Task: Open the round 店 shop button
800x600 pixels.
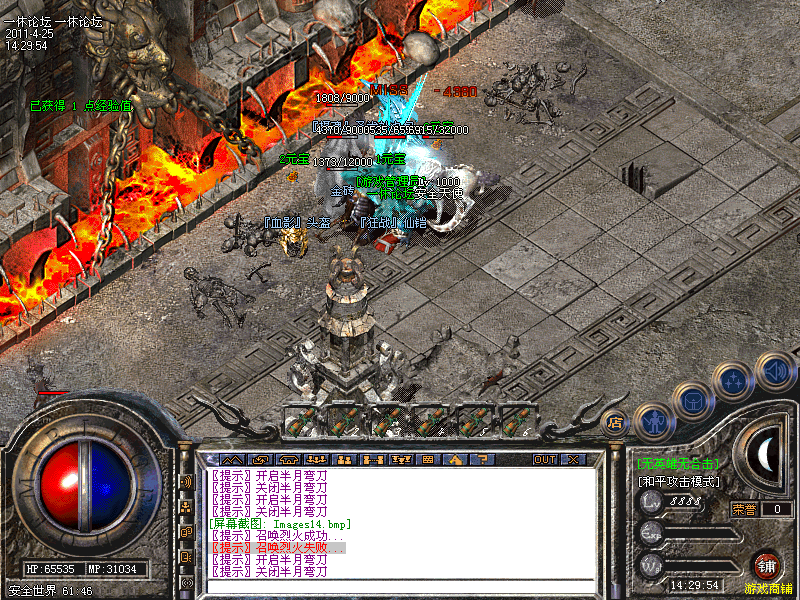Action: [x=615, y=423]
